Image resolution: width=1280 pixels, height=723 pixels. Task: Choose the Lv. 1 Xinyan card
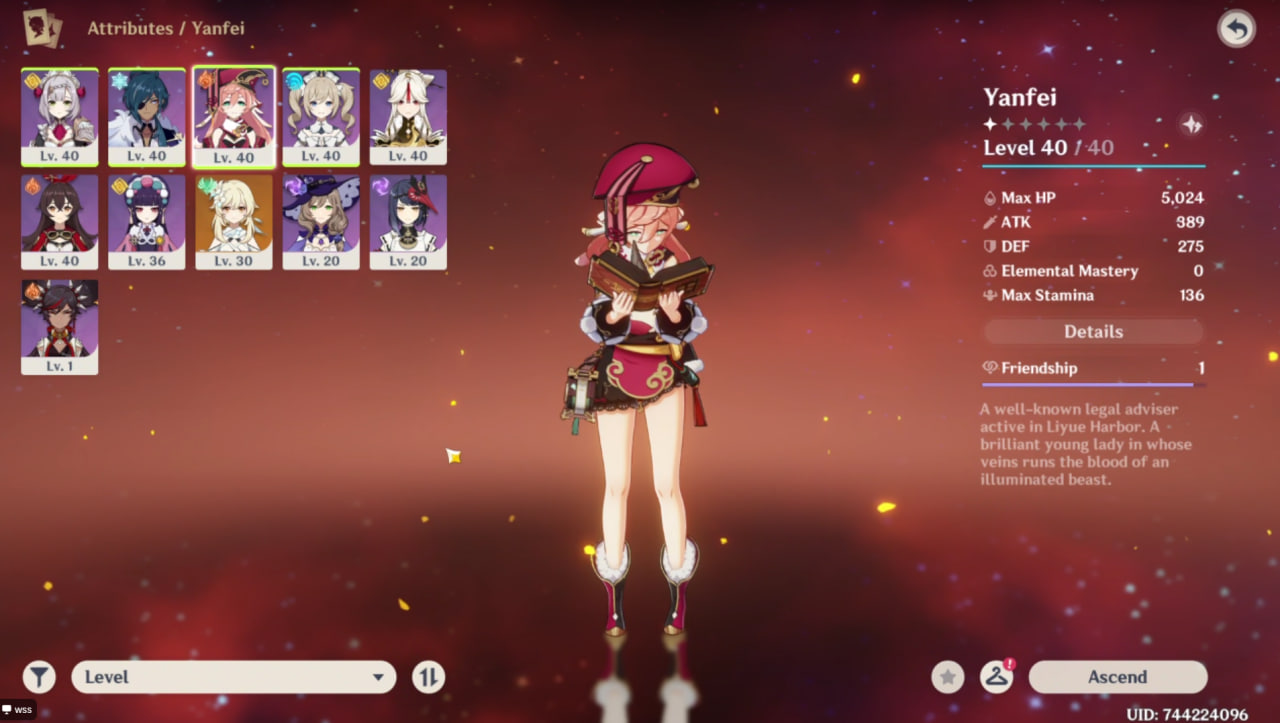click(x=60, y=326)
